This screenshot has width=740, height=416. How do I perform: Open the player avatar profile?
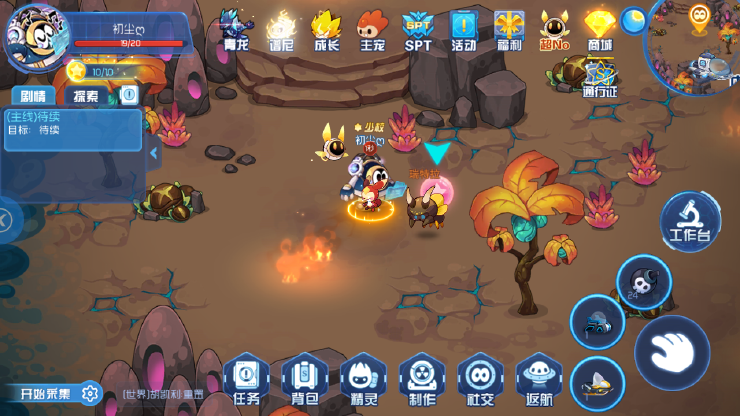tap(36, 36)
